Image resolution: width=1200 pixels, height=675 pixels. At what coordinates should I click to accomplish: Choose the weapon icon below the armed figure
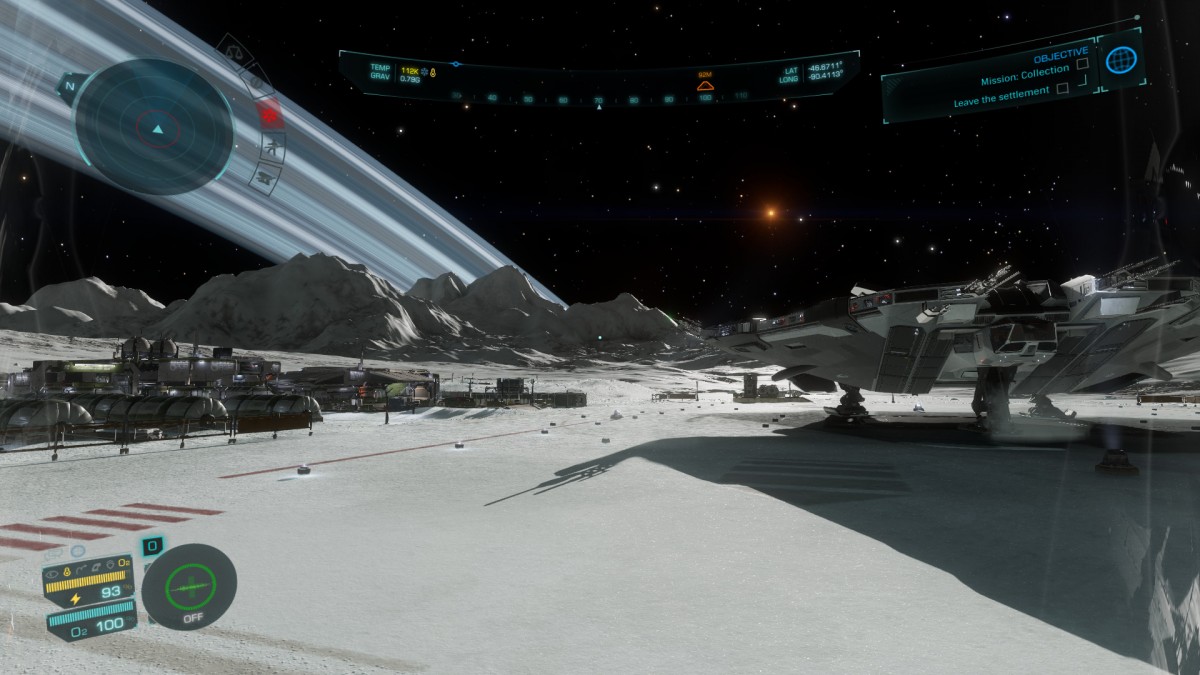coord(266,178)
